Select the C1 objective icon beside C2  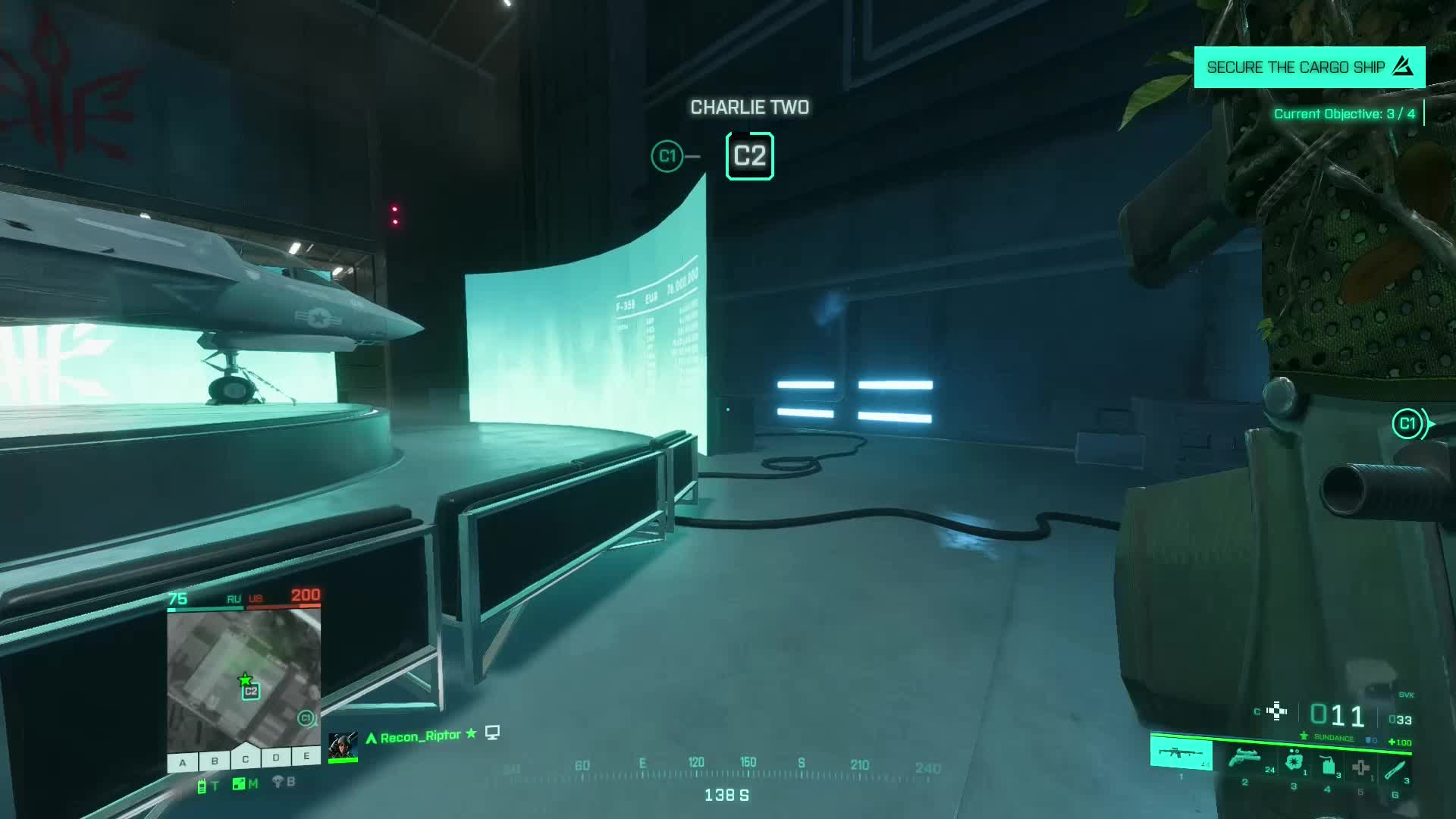tap(667, 156)
